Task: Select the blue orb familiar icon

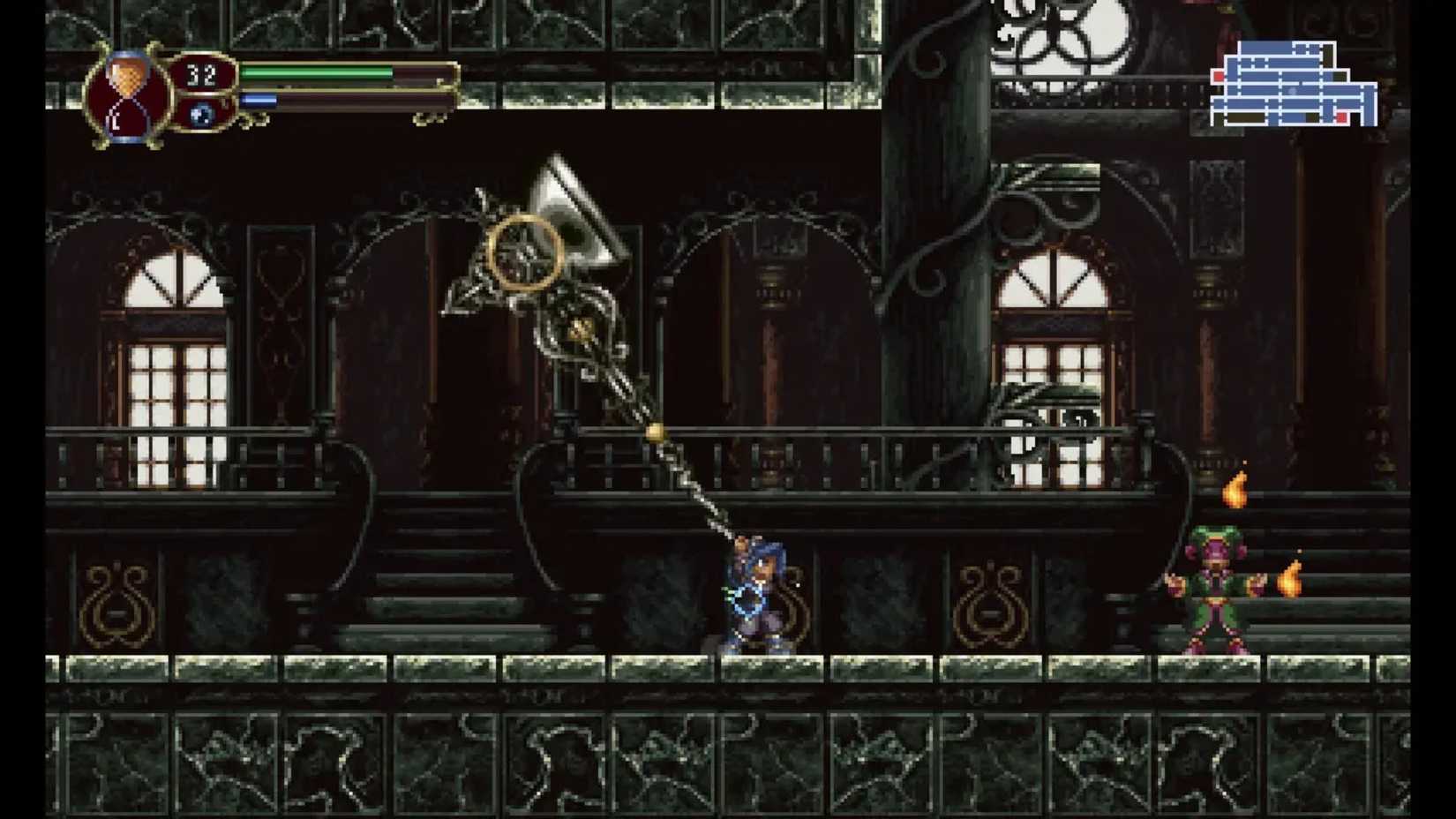Action: [x=203, y=115]
